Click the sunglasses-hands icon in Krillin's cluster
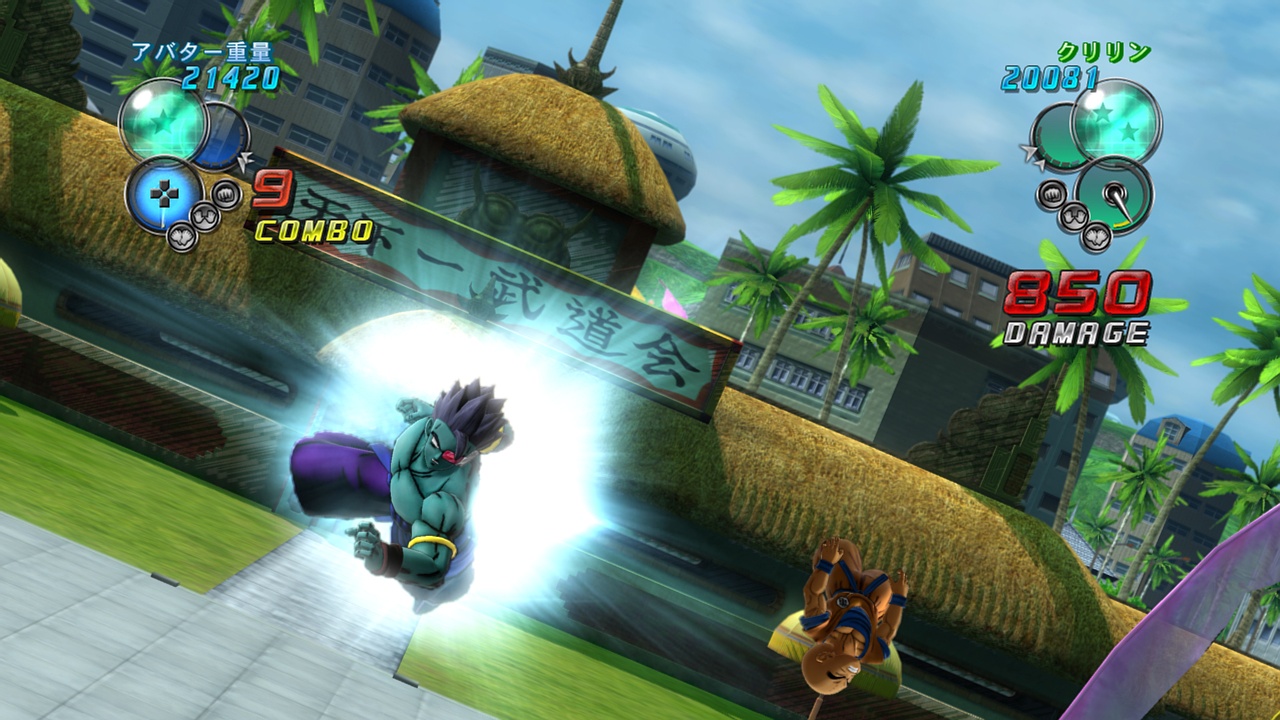The width and height of the screenshot is (1280, 720). [1073, 216]
